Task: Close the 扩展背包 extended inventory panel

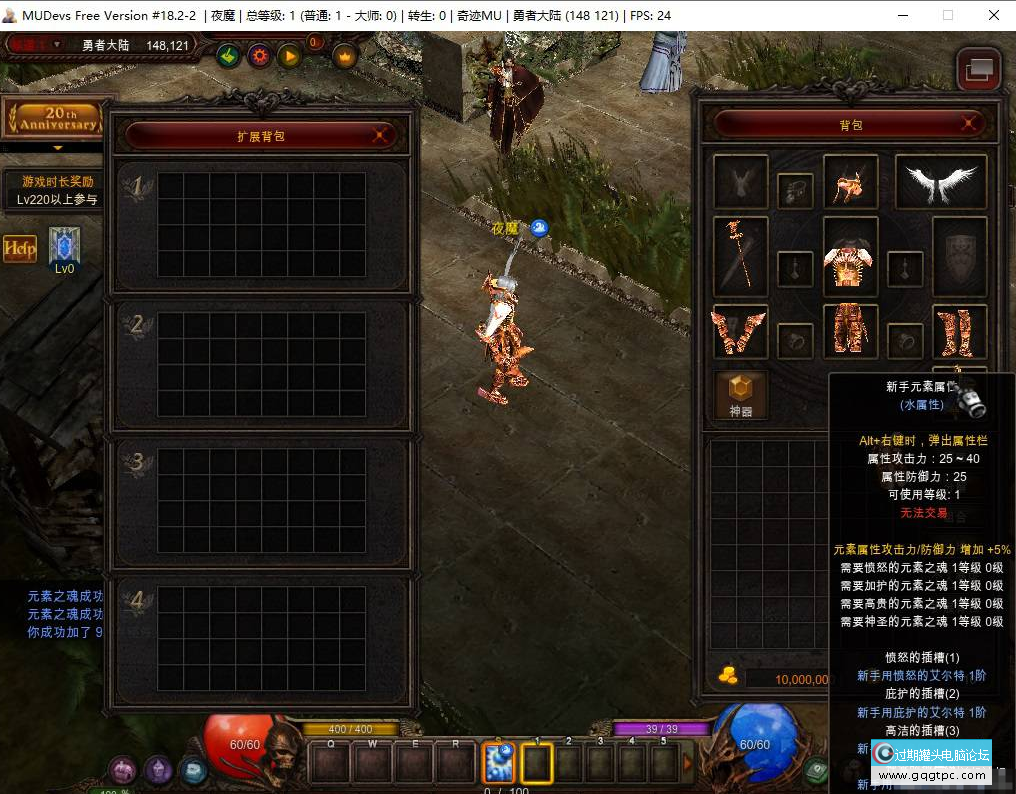Action: click(x=380, y=135)
